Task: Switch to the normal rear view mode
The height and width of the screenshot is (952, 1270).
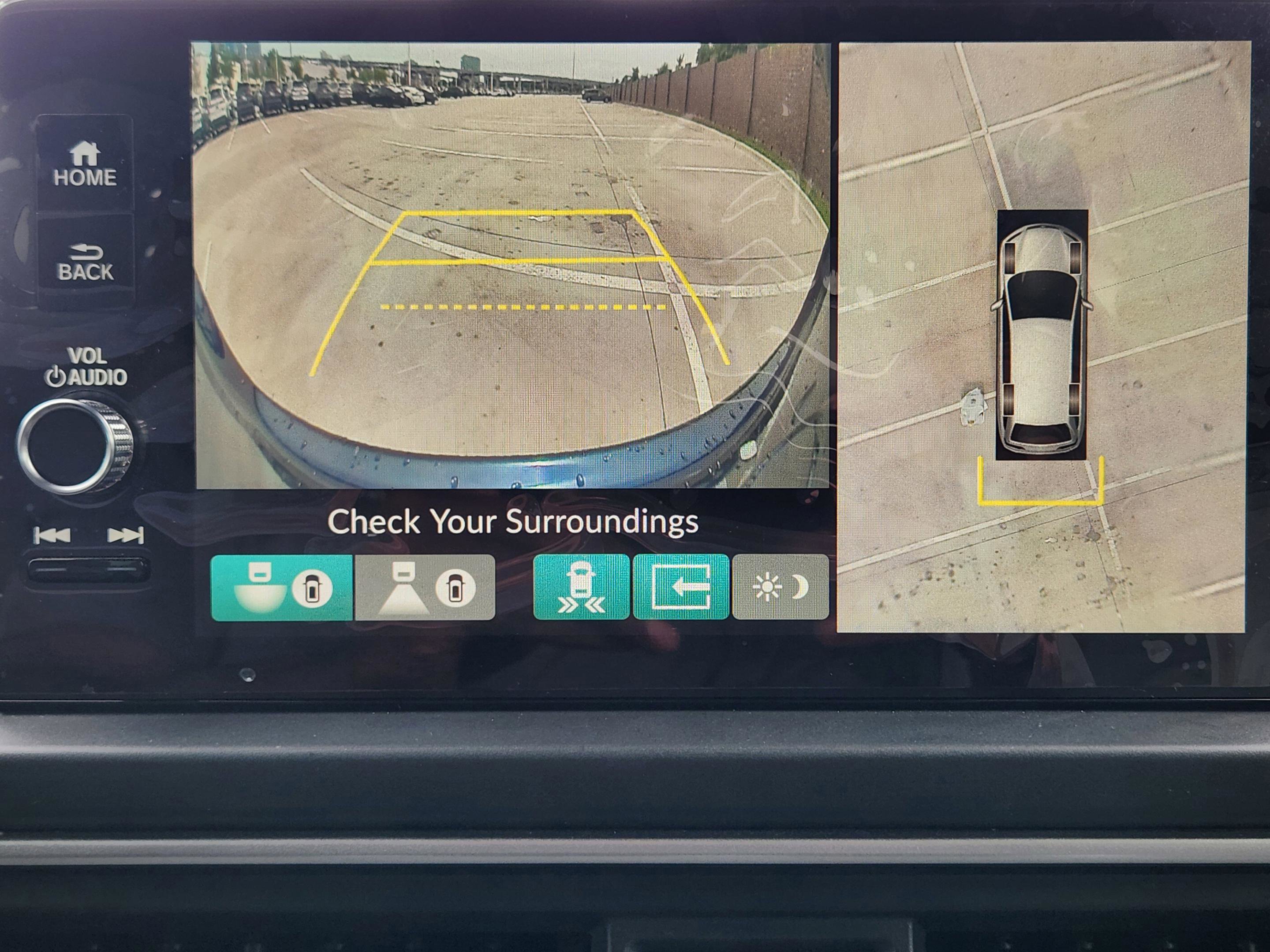Action: point(425,587)
